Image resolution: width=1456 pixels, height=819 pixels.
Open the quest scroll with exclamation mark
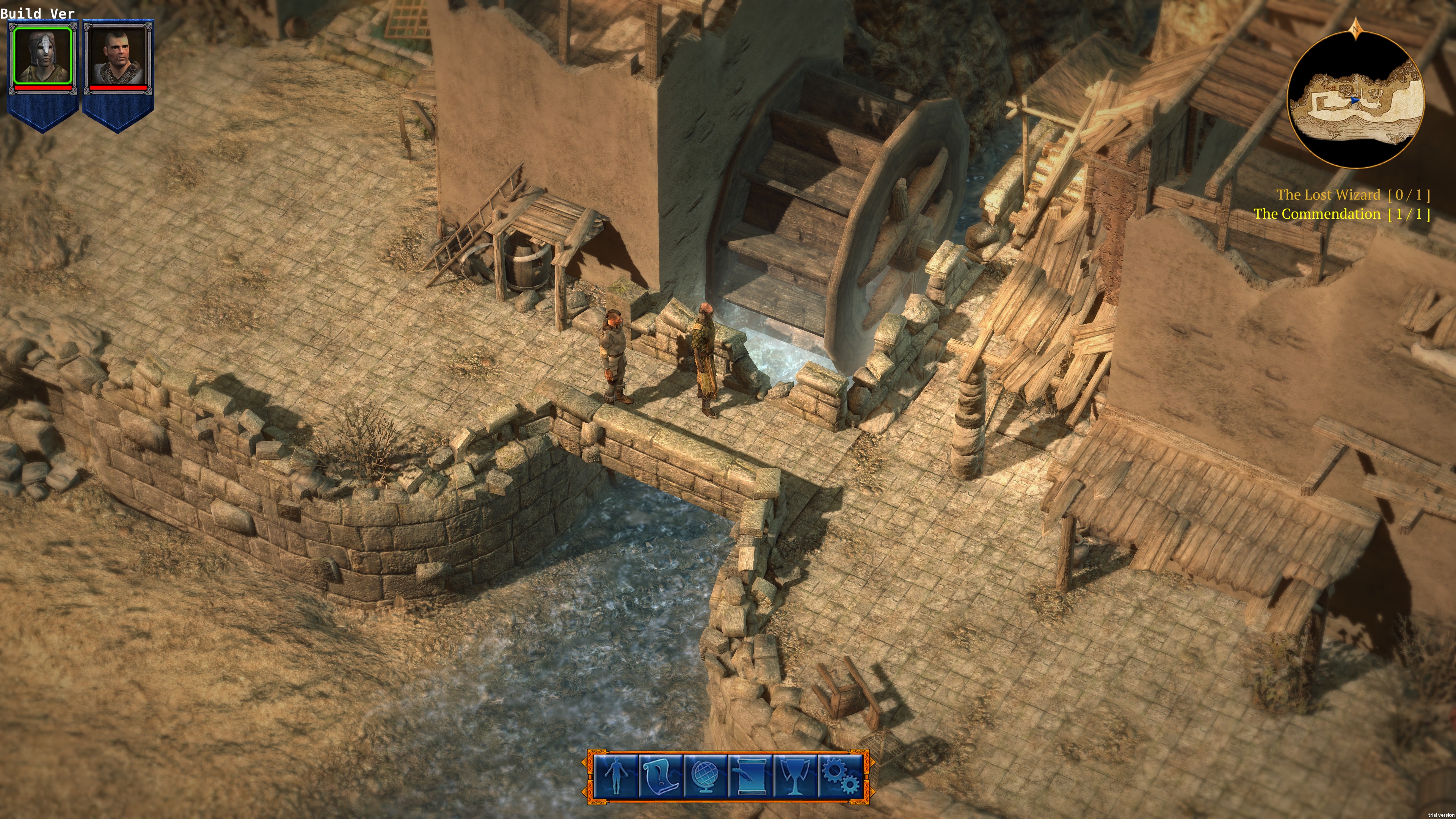coord(660,776)
